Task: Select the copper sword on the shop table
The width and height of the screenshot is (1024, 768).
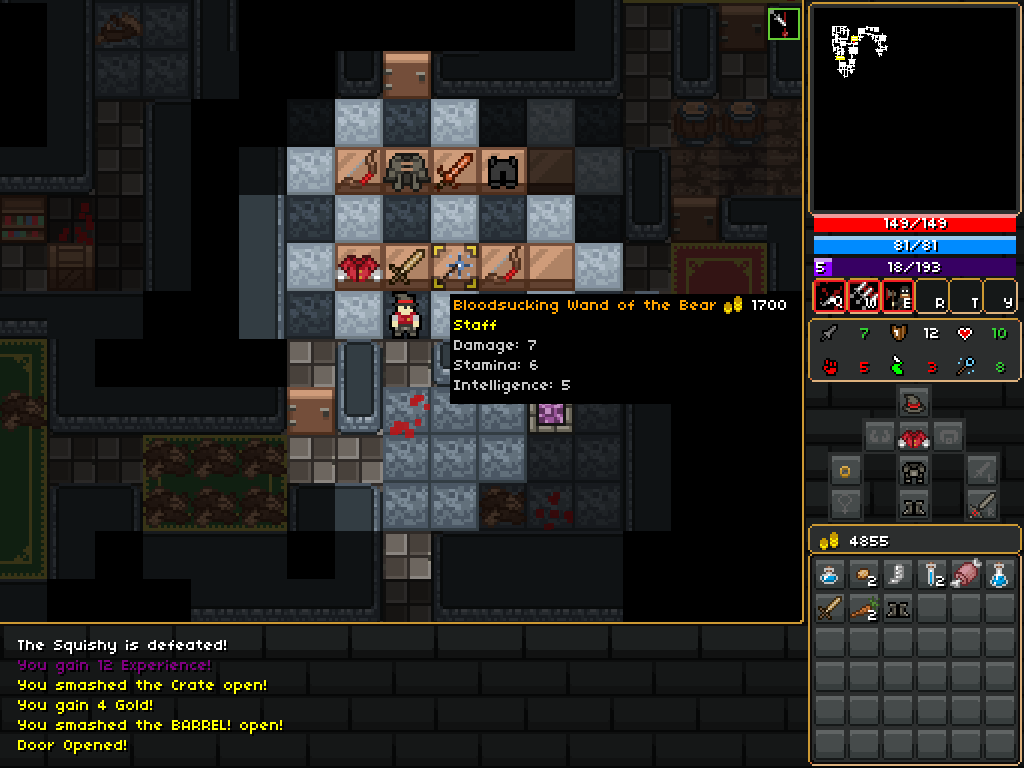Action: 456,171
